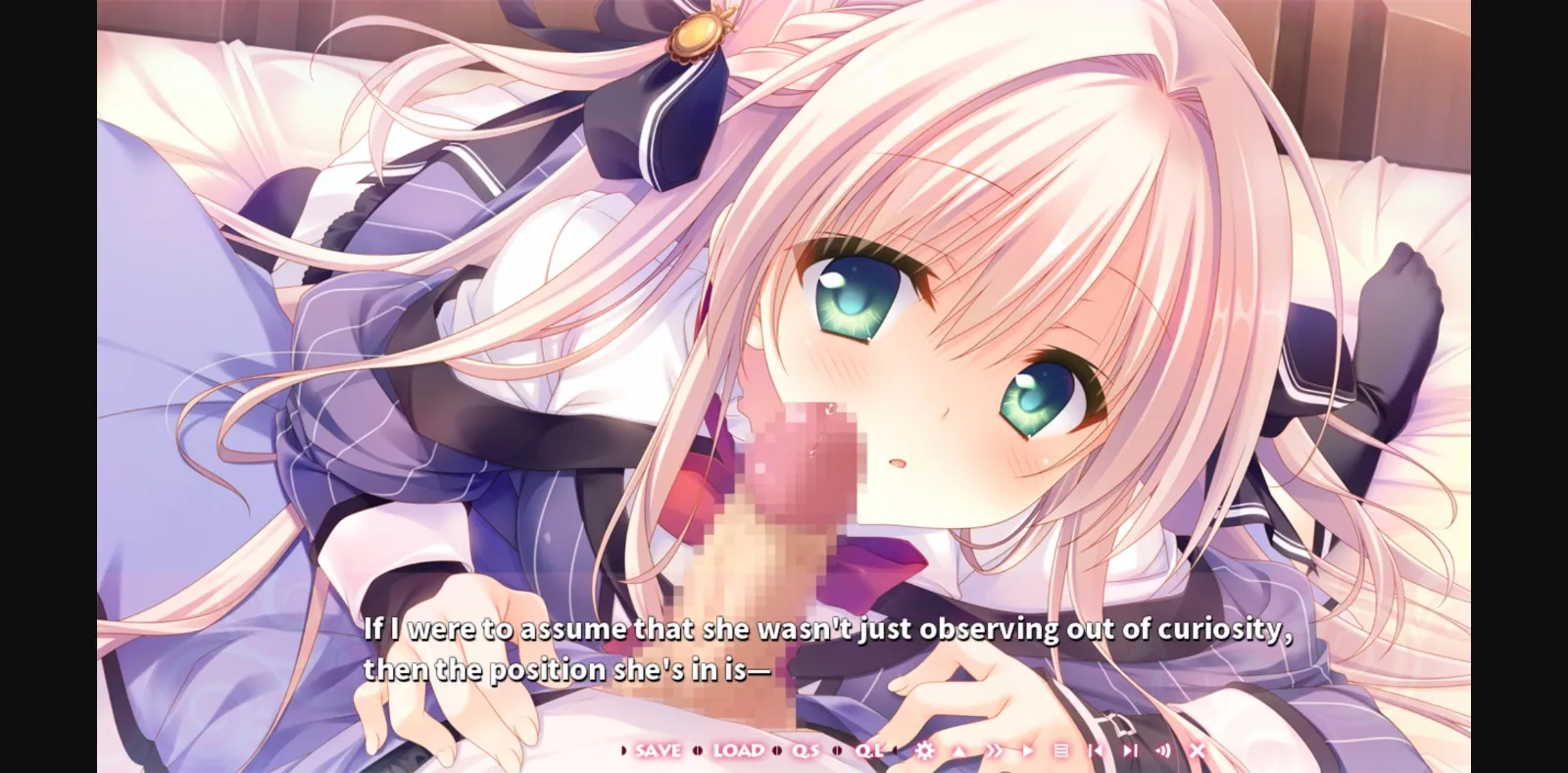Click the diamond divider between LOAD and Q.S
This screenshot has height=773, width=1568.
pos(776,749)
